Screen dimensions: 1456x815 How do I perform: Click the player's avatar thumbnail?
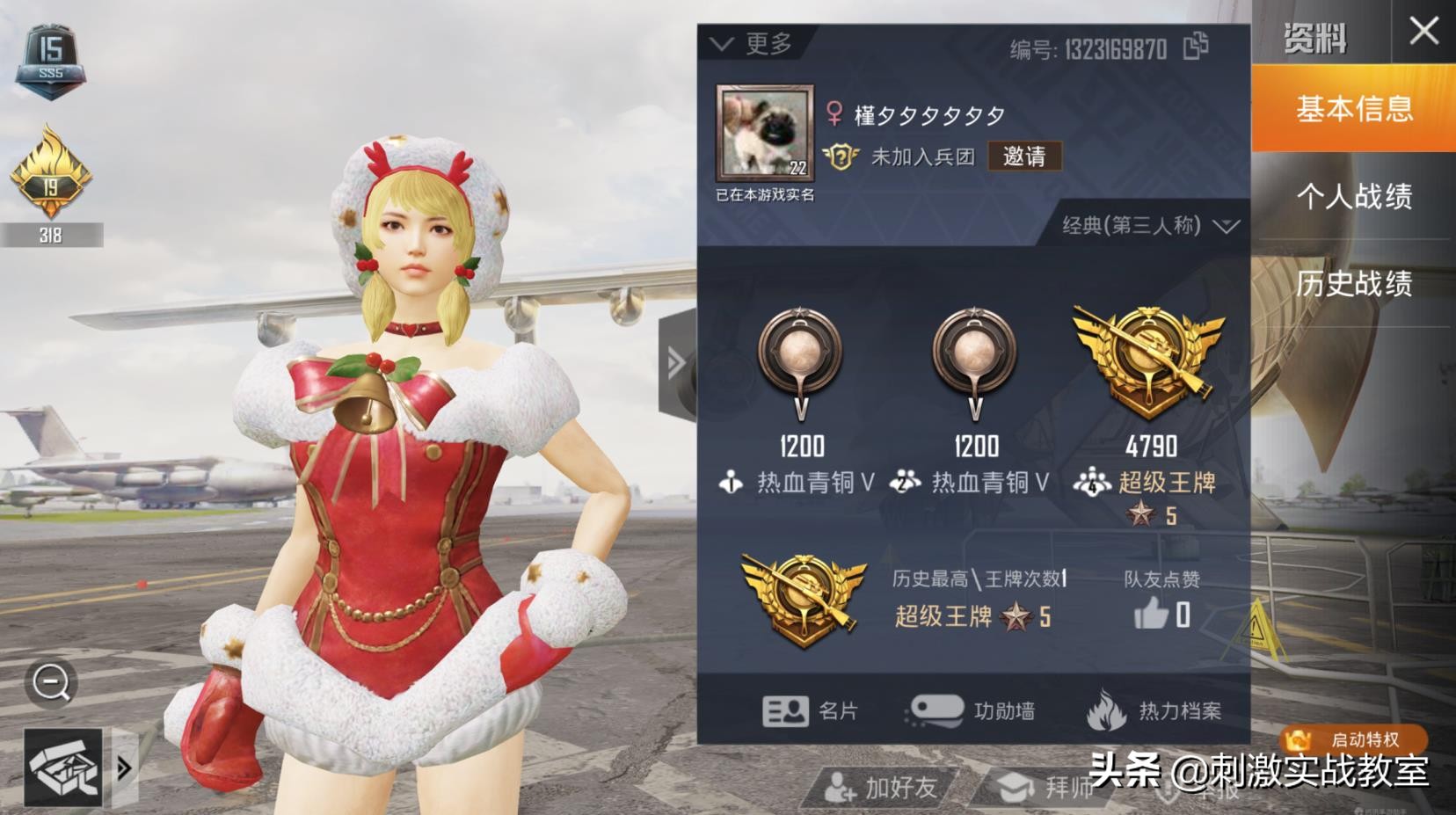[763, 132]
